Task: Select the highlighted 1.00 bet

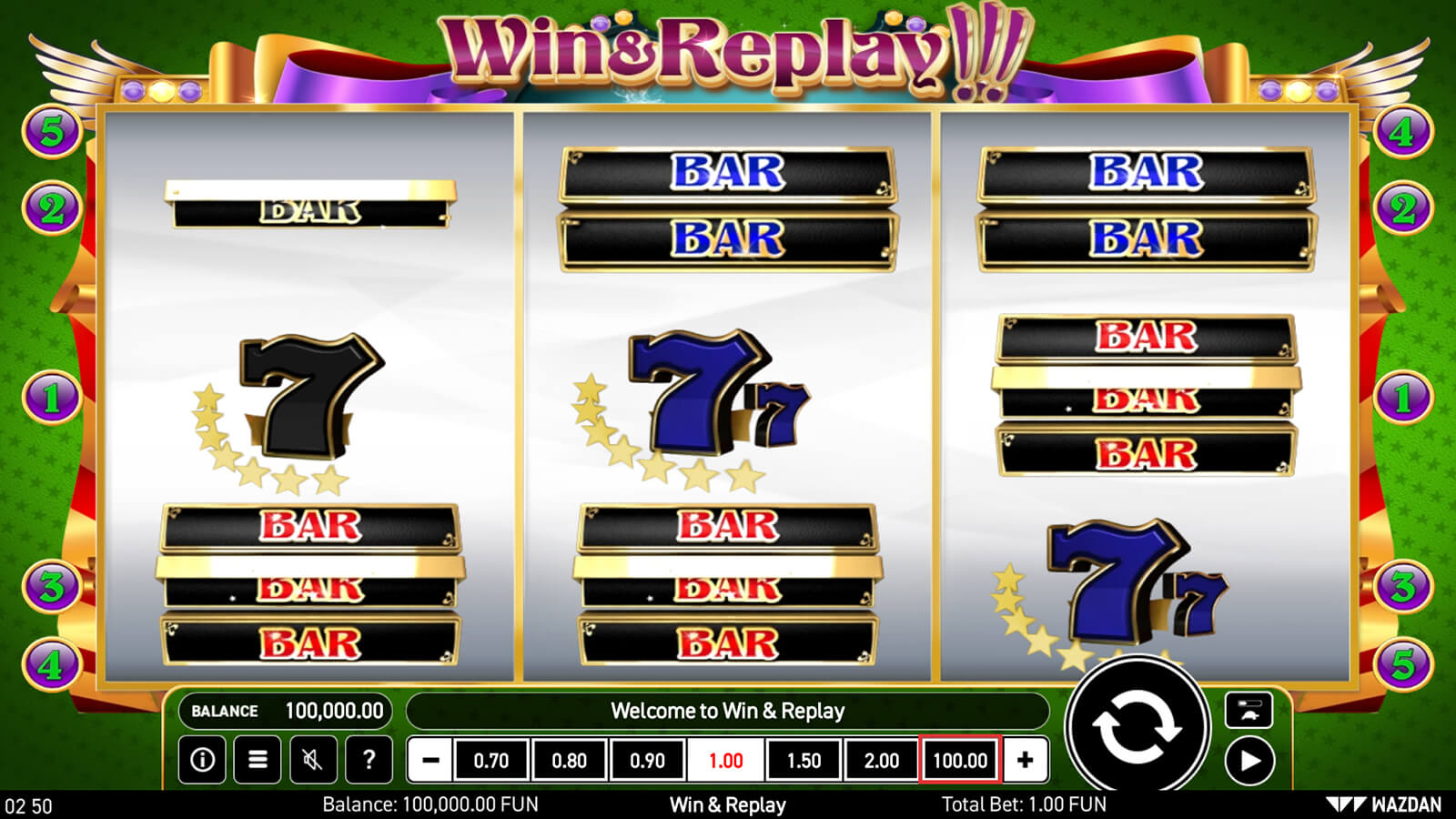Action: [x=726, y=760]
